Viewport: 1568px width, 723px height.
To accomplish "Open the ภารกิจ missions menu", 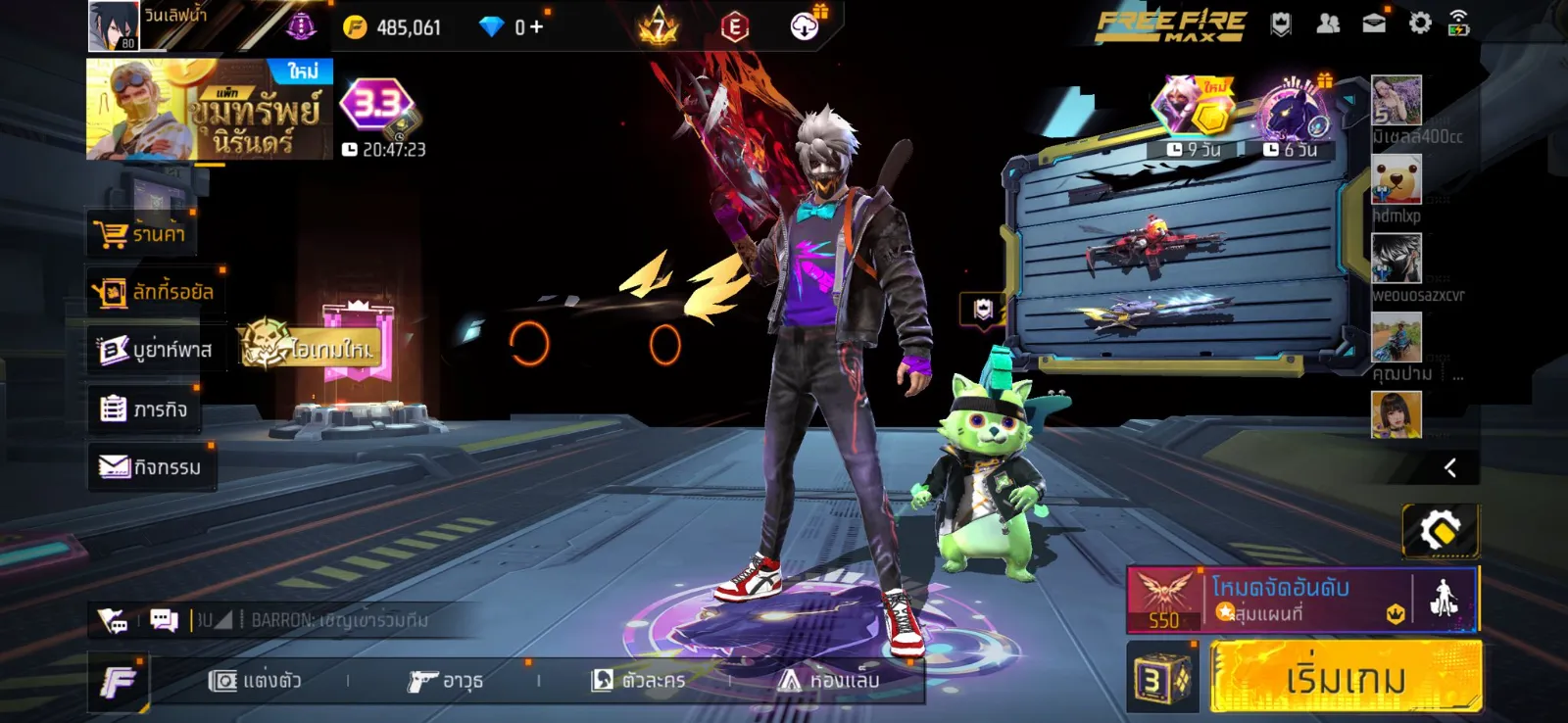I will tap(143, 409).
